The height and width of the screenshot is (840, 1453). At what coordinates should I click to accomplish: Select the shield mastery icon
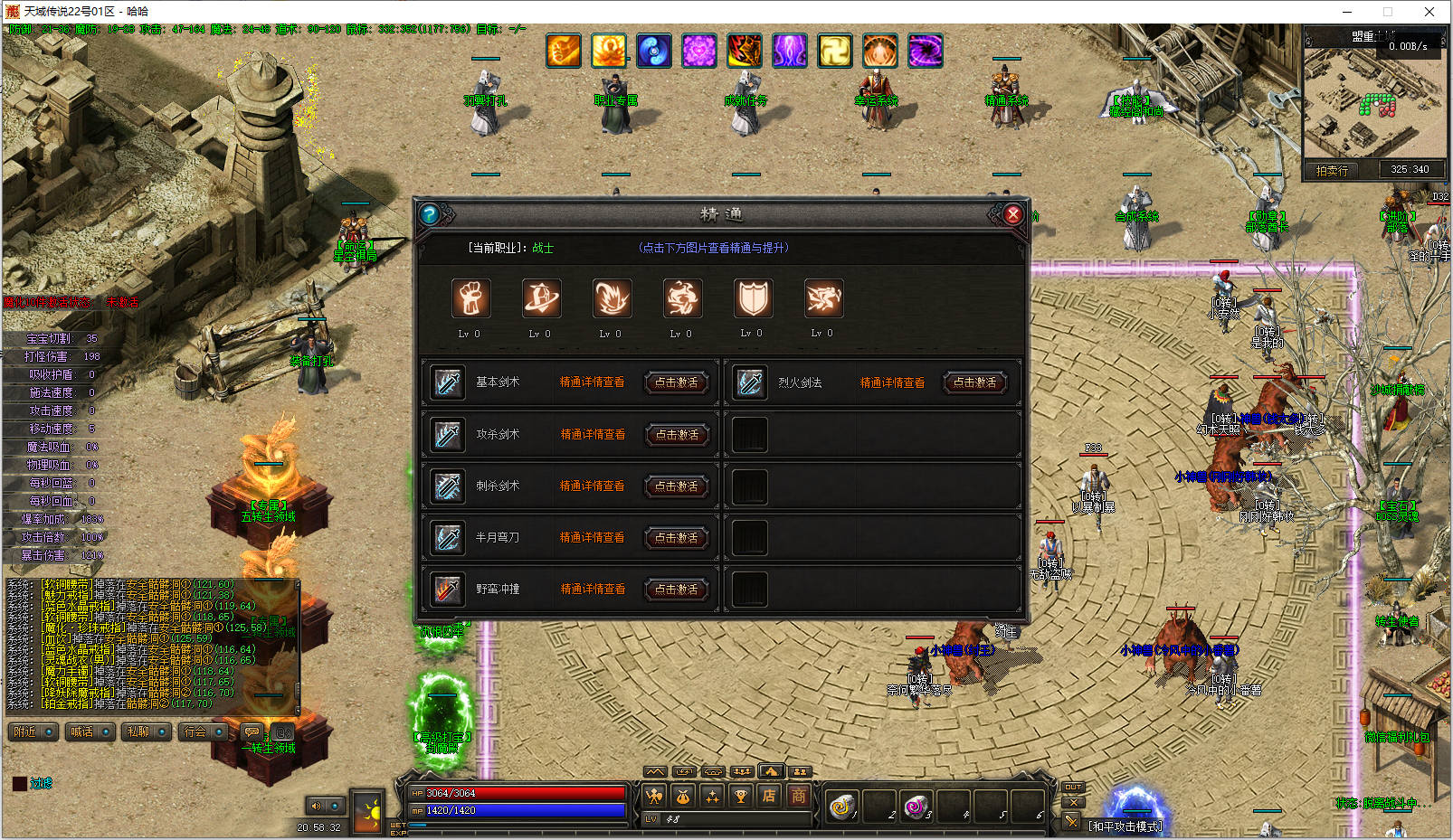click(x=753, y=298)
